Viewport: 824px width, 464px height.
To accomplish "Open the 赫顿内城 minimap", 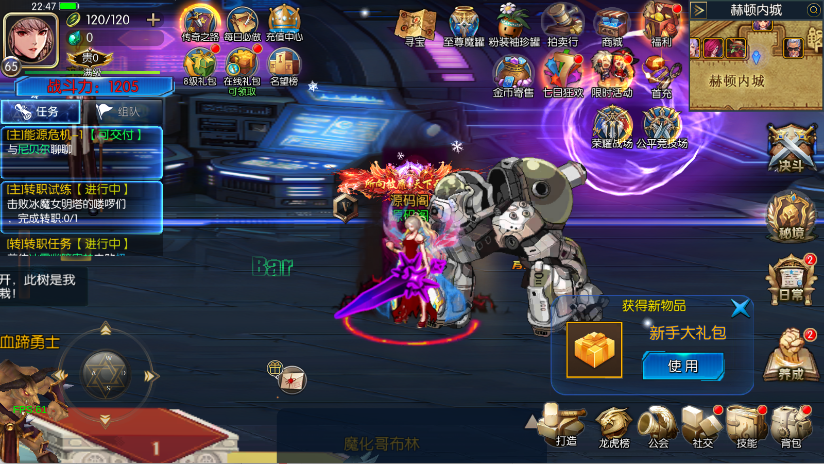I will coord(756,58).
